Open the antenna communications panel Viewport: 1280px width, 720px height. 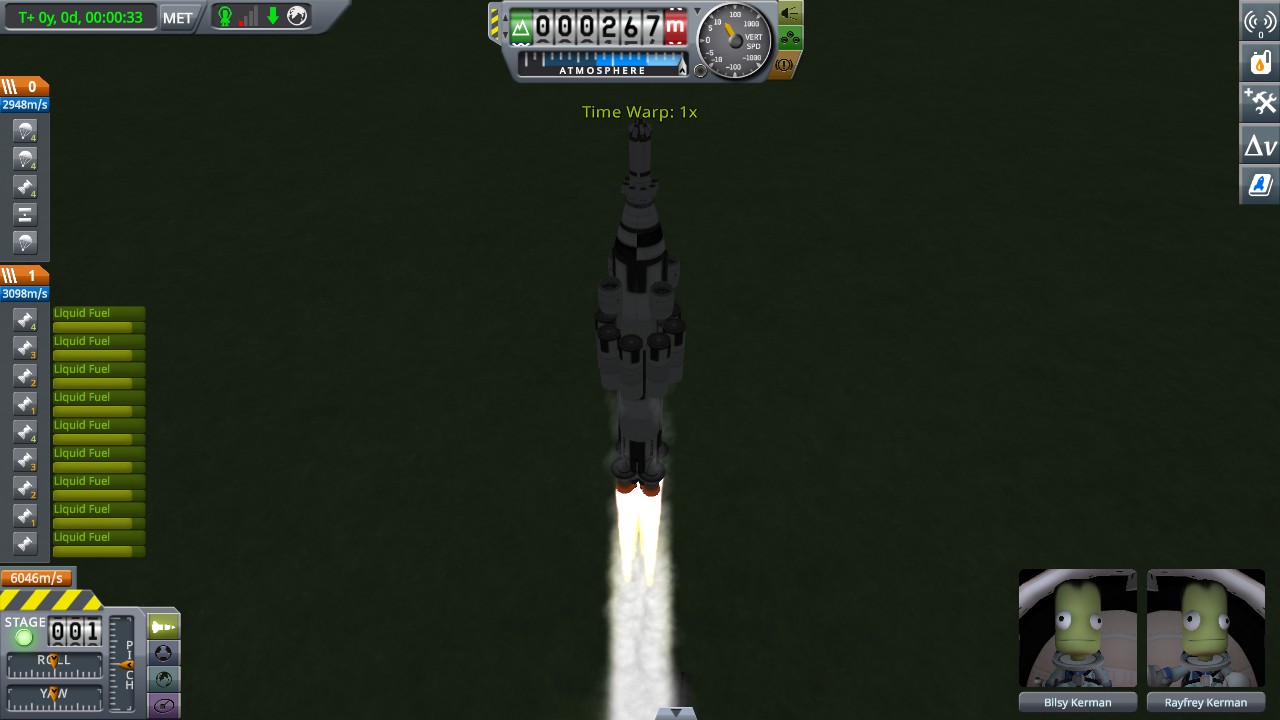point(1259,21)
